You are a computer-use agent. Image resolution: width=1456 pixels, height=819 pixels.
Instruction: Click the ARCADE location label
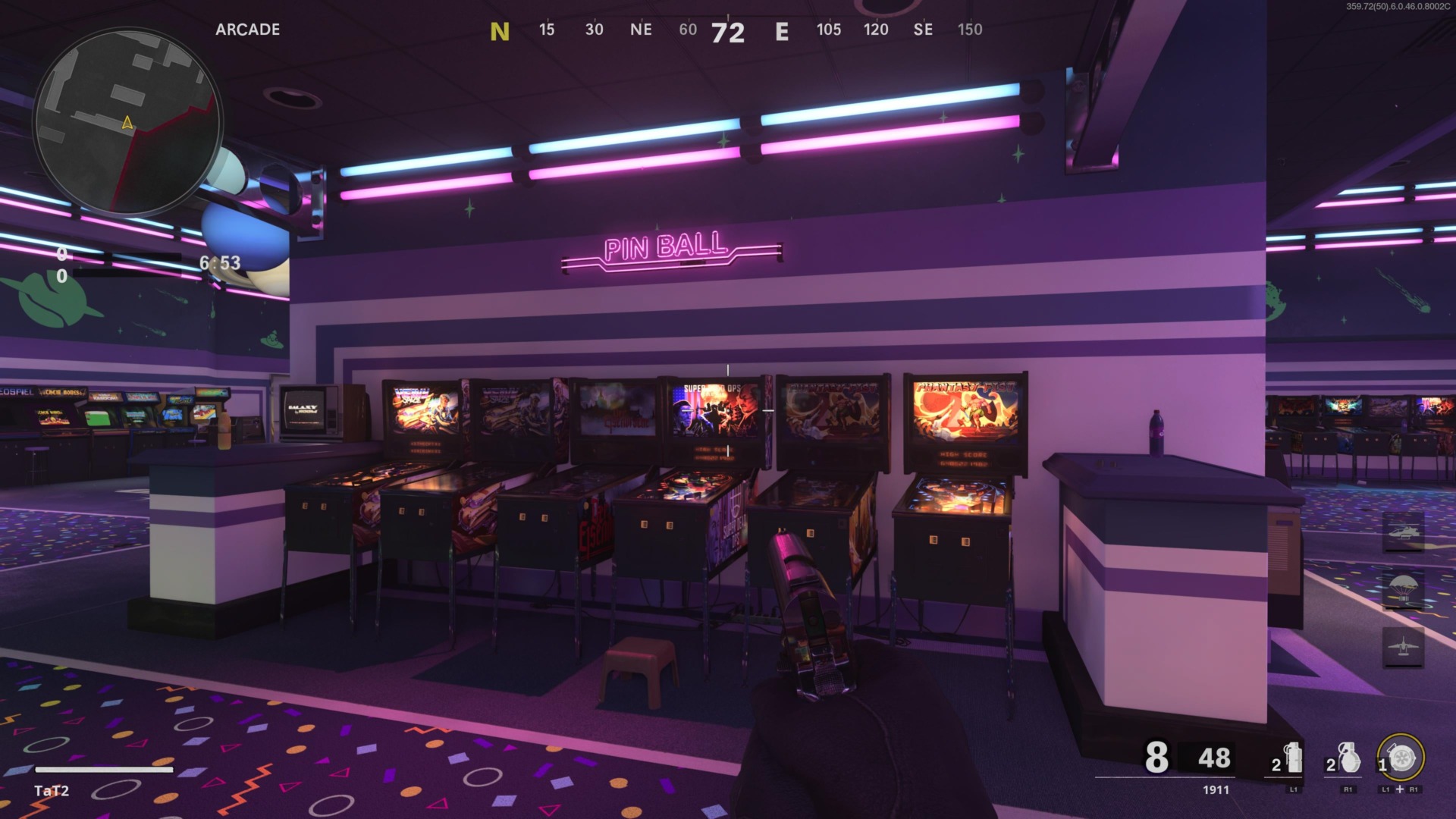(246, 30)
